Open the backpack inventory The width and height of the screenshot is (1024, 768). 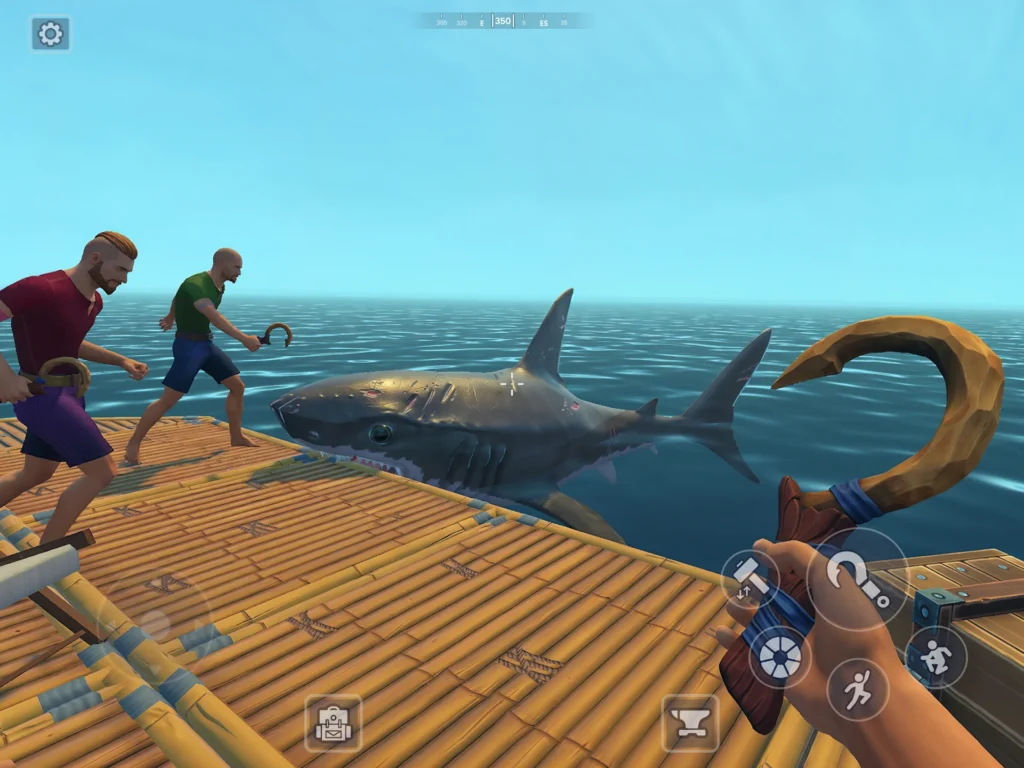click(x=333, y=723)
